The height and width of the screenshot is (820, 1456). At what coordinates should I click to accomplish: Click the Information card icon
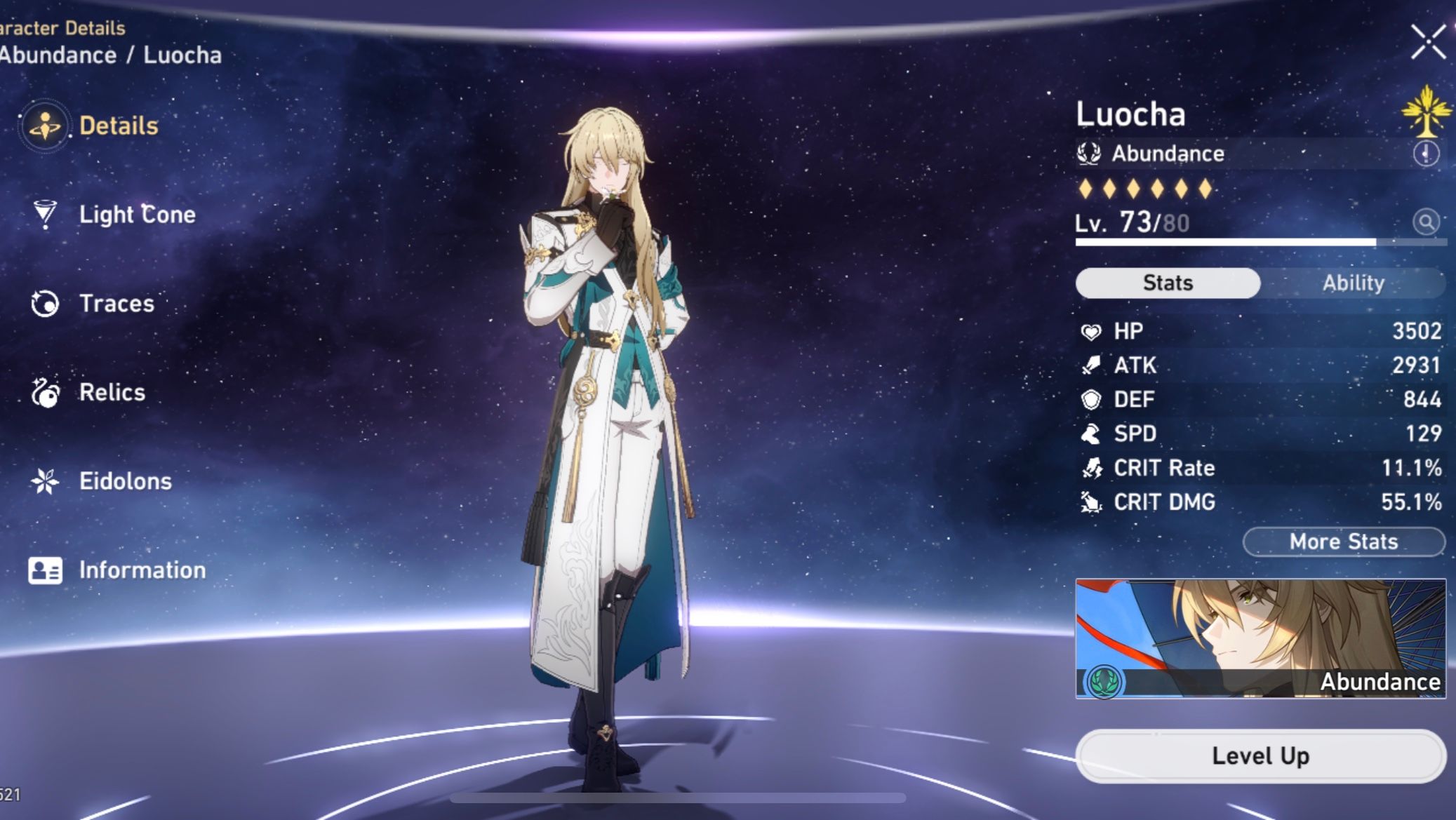(44, 570)
